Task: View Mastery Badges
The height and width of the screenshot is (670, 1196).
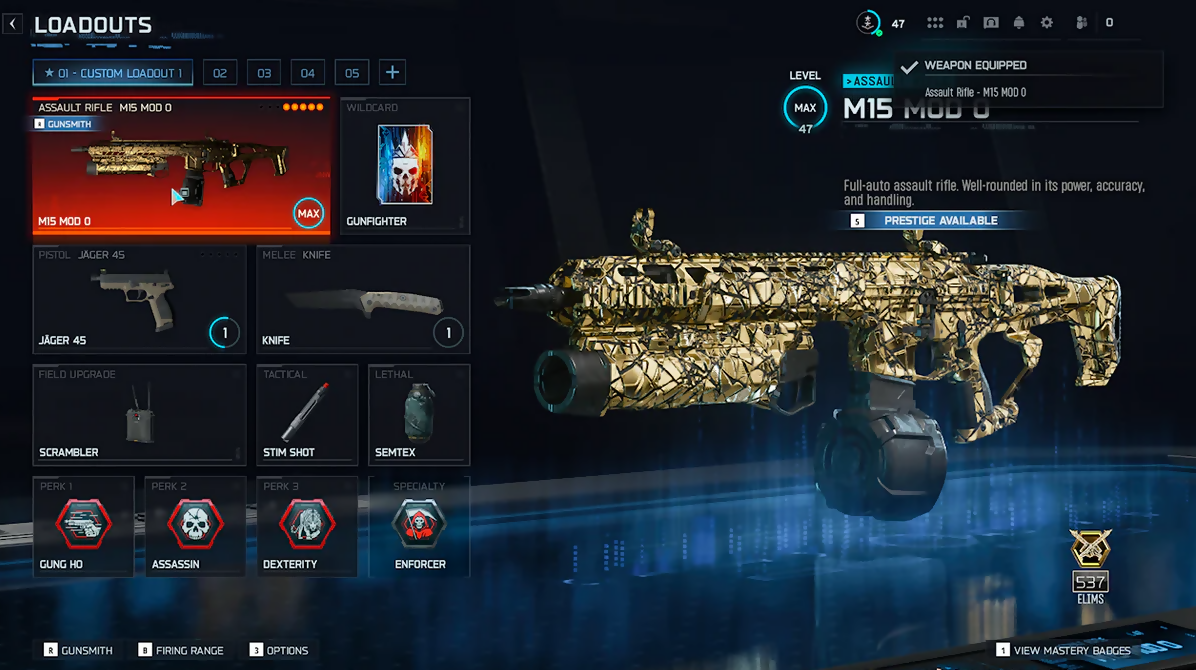Action: pos(1064,650)
